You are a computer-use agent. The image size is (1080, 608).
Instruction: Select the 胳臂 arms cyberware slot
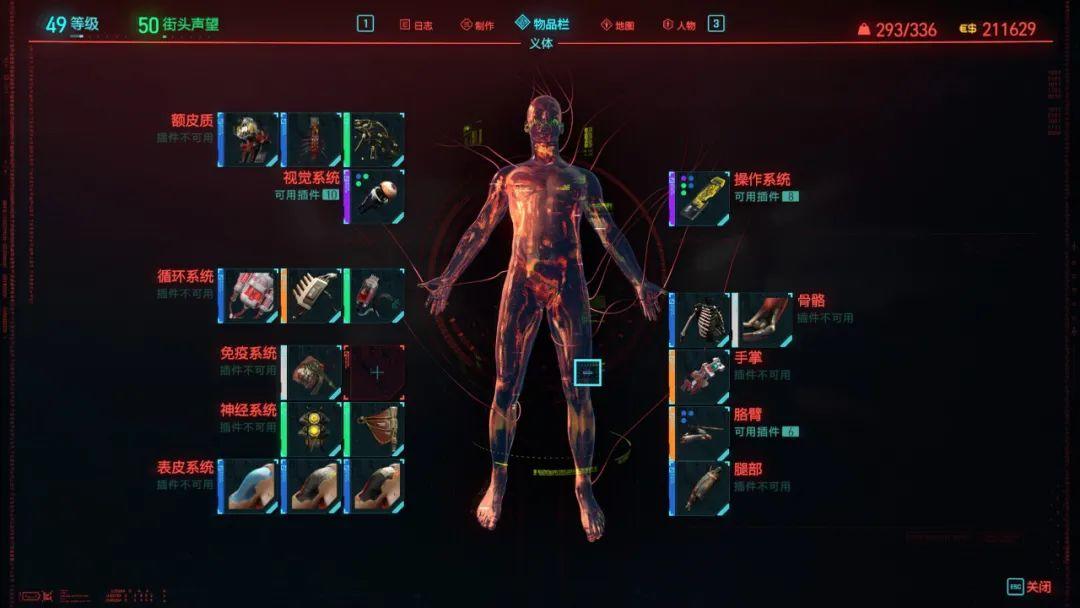tap(700, 433)
